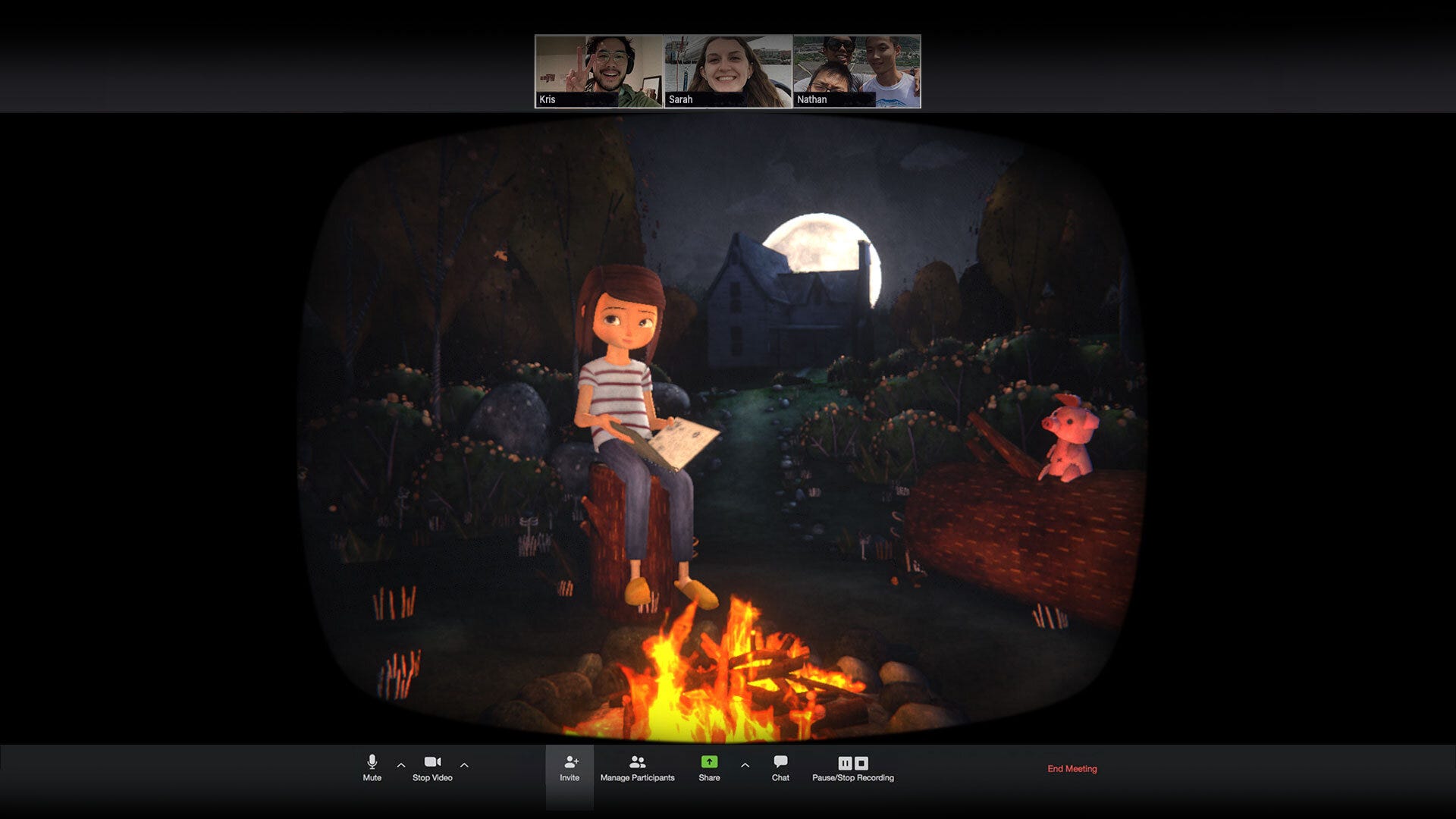Image resolution: width=1456 pixels, height=819 pixels.
Task: Select the Manage Participants toolbar item
Action: point(638,768)
